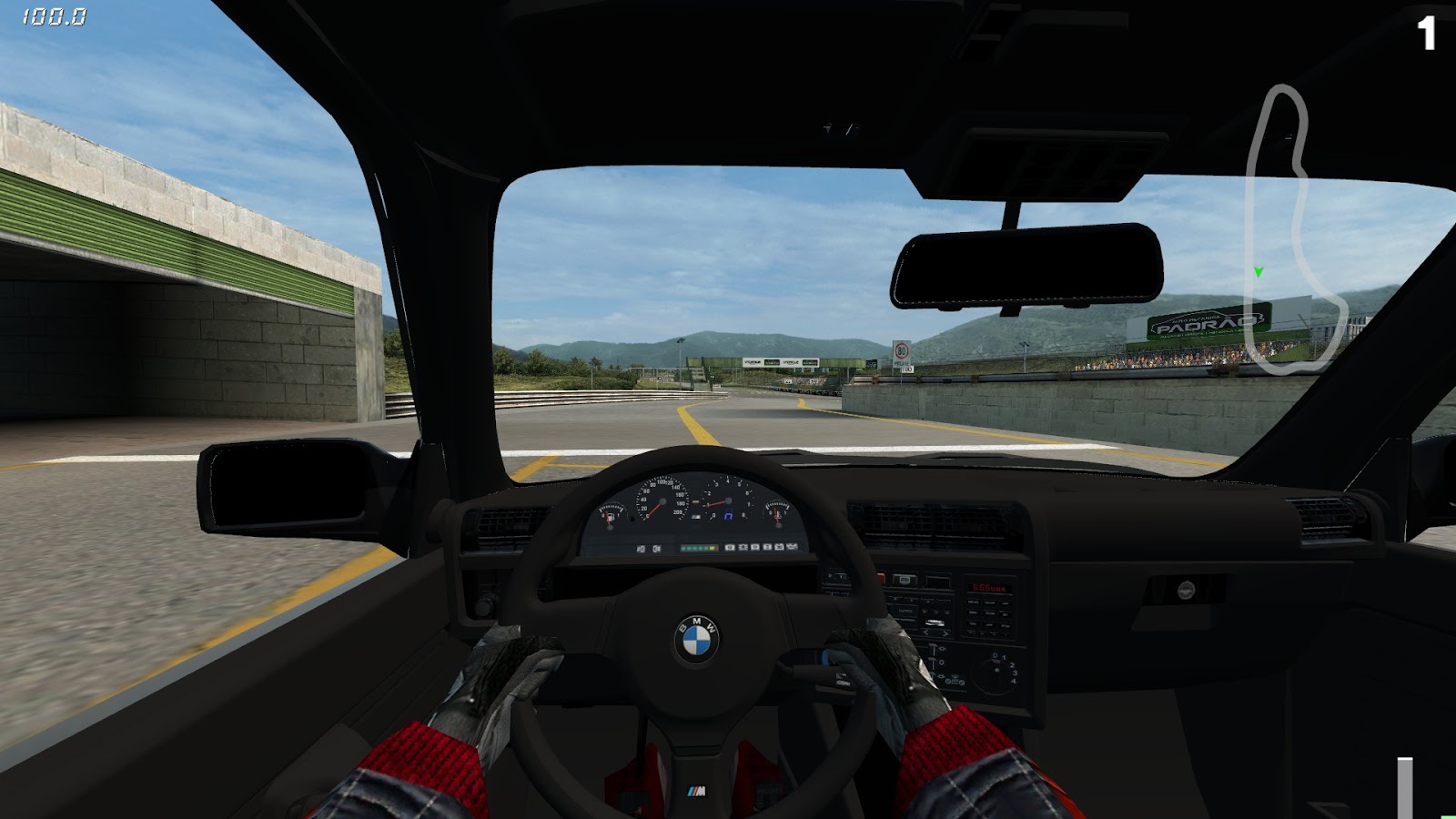Click the fuel pump symbol on the fuel gauge
The image size is (1456, 819).
click(611, 516)
